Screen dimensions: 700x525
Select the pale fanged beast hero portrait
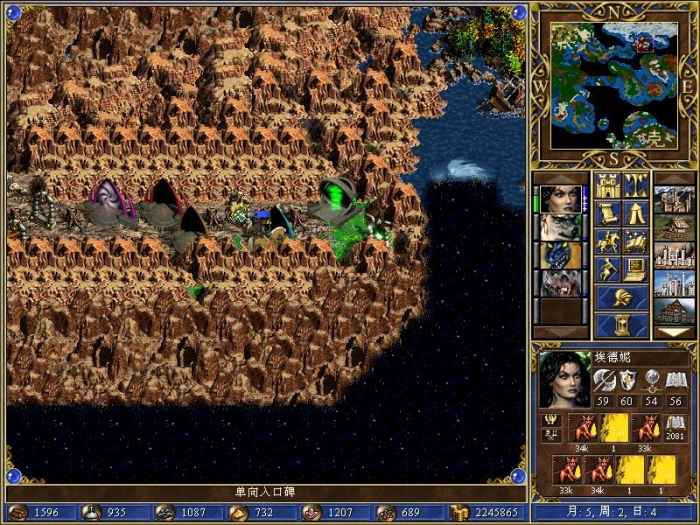coord(559,283)
